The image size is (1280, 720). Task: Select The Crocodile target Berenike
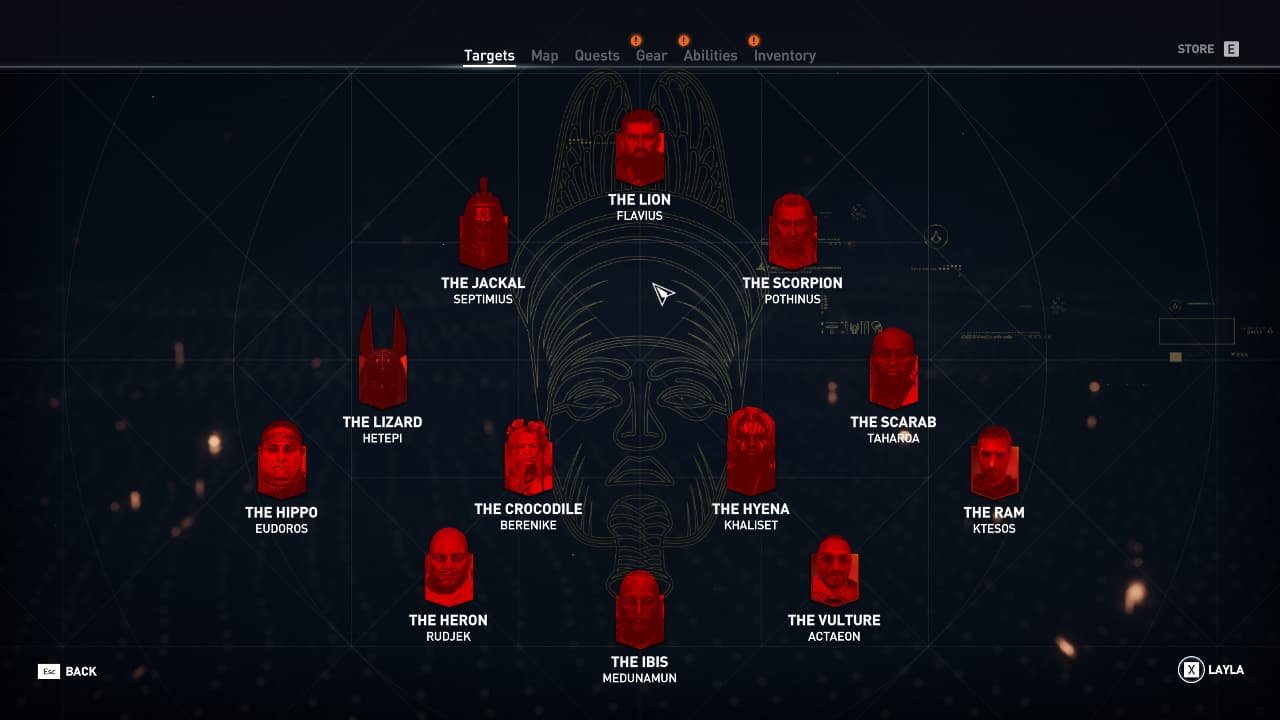pos(528,458)
